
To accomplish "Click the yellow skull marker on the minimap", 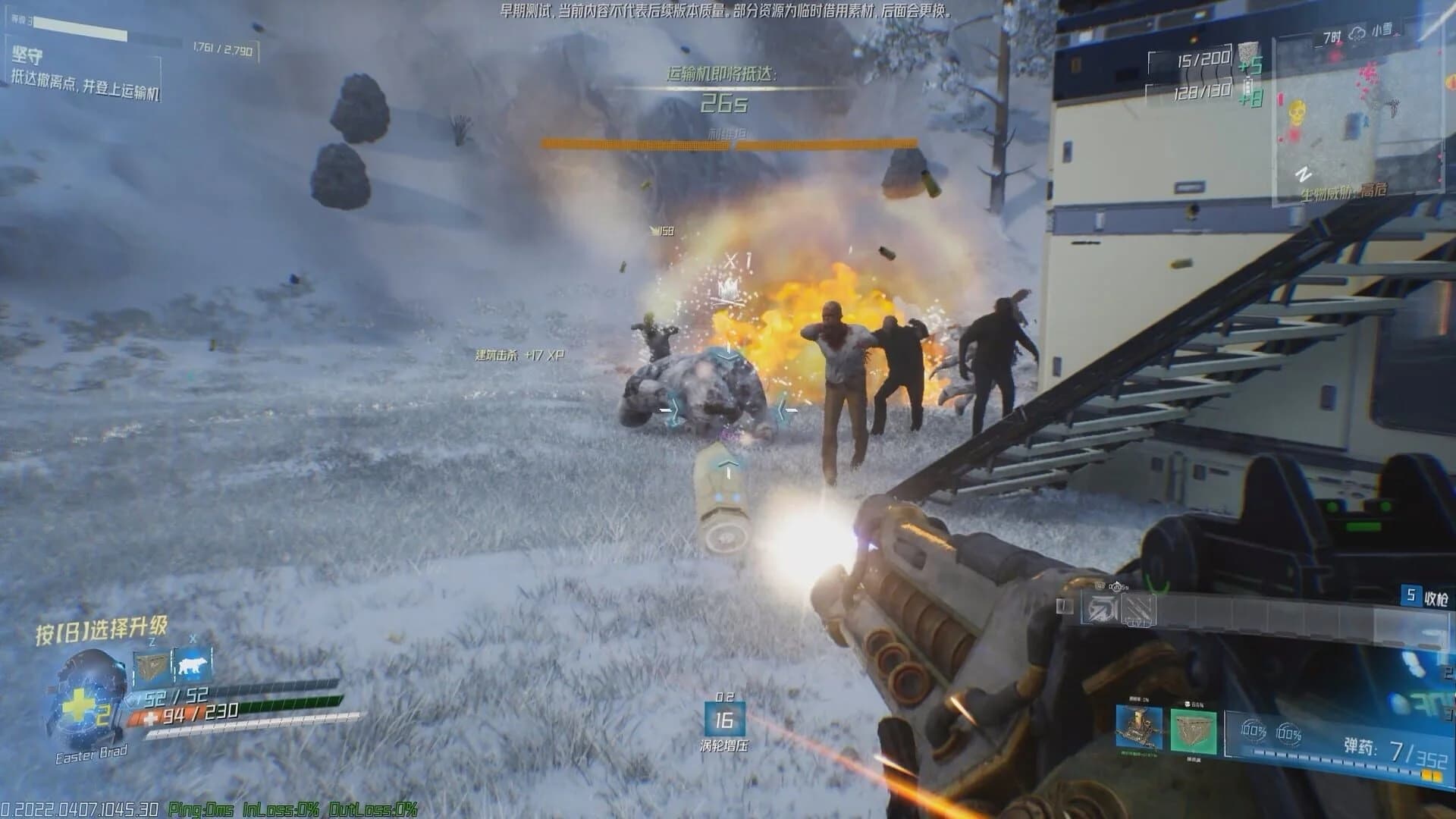I will (1298, 111).
